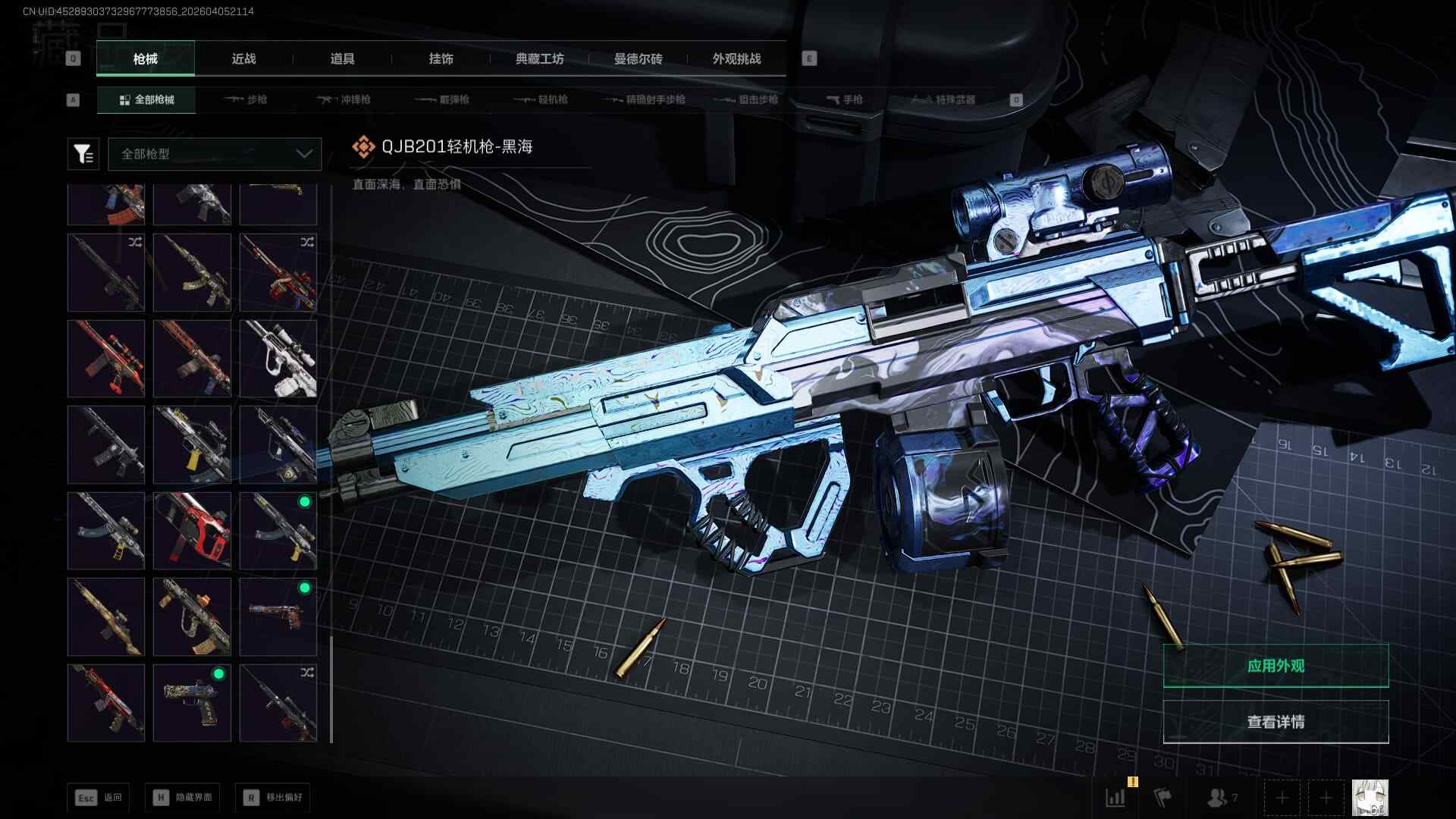This screenshot has height=819, width=1456.
Task: Filter weapons by 轻机枪 light machine guns
Action: point(541,99)
